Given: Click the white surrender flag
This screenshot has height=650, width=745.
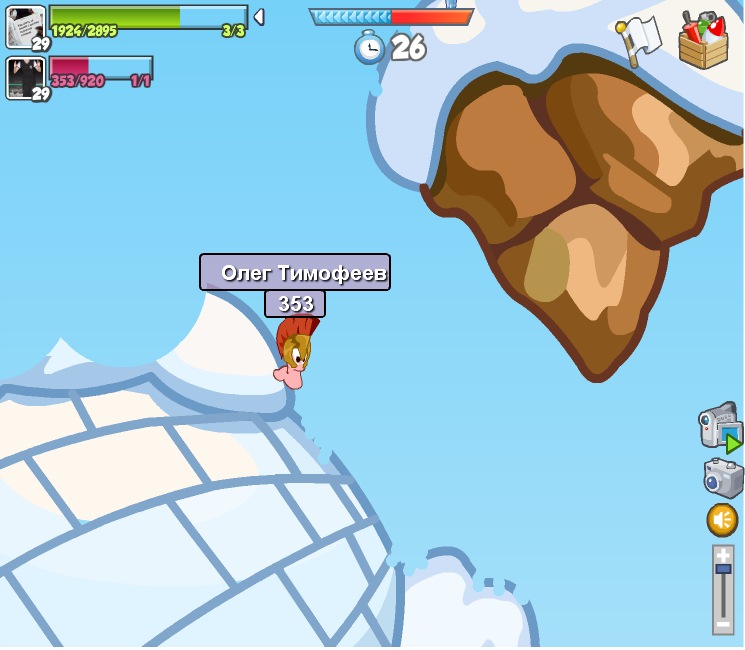Looking at the screenshot, I should pos(640,40).
